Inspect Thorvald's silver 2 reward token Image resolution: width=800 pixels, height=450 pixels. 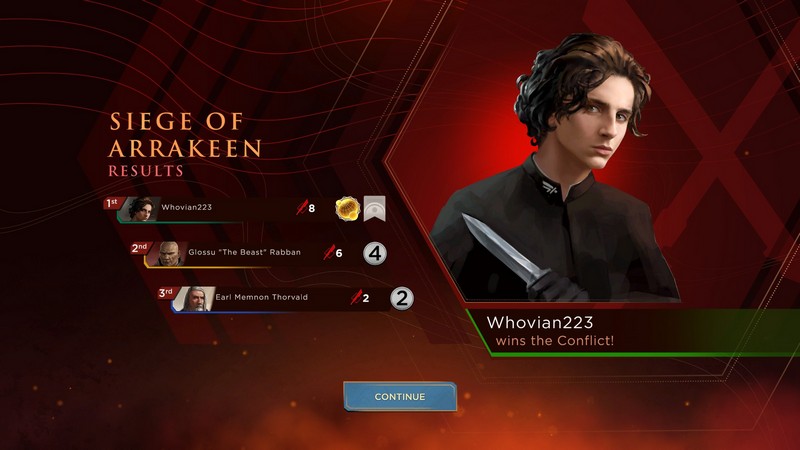pos(401,297)
